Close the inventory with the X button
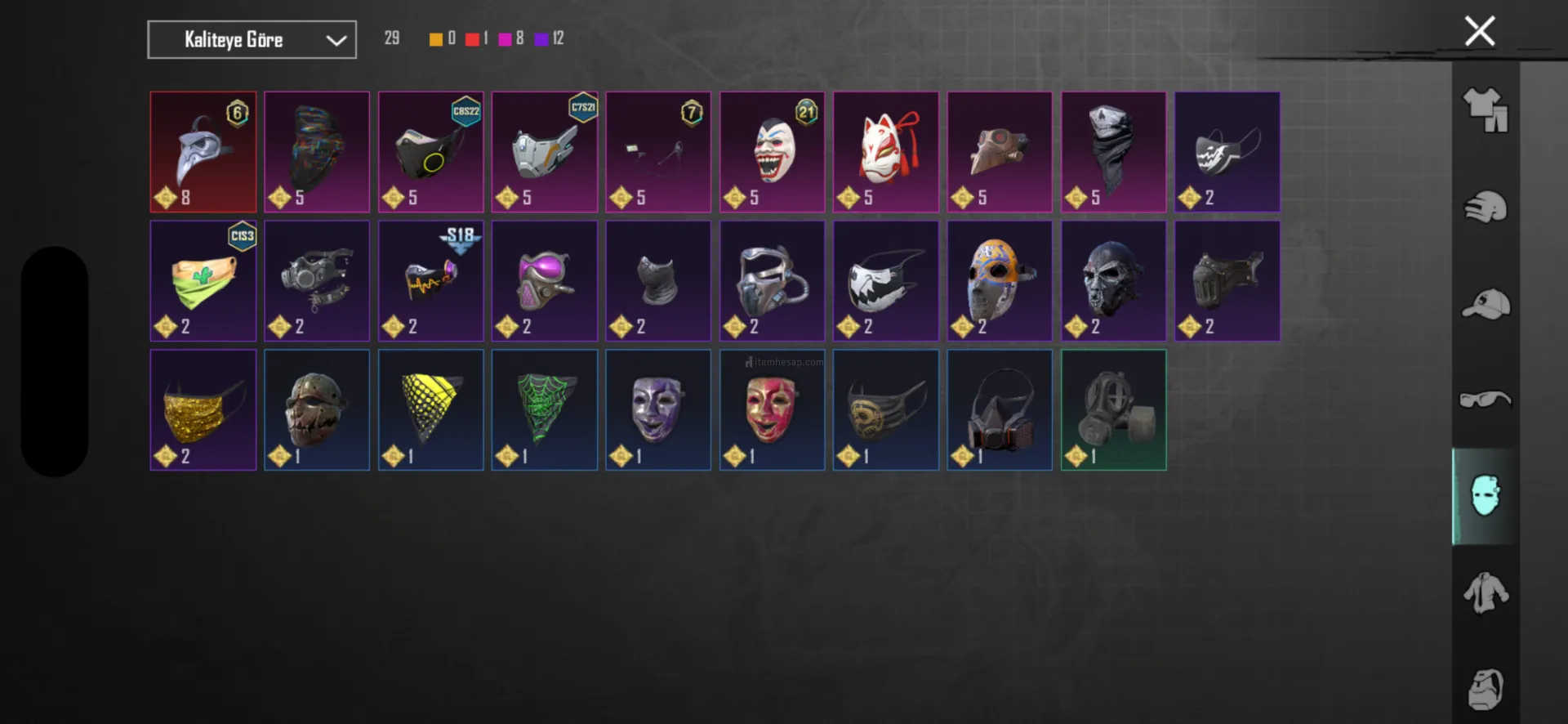 click(x=1479, y=32)
